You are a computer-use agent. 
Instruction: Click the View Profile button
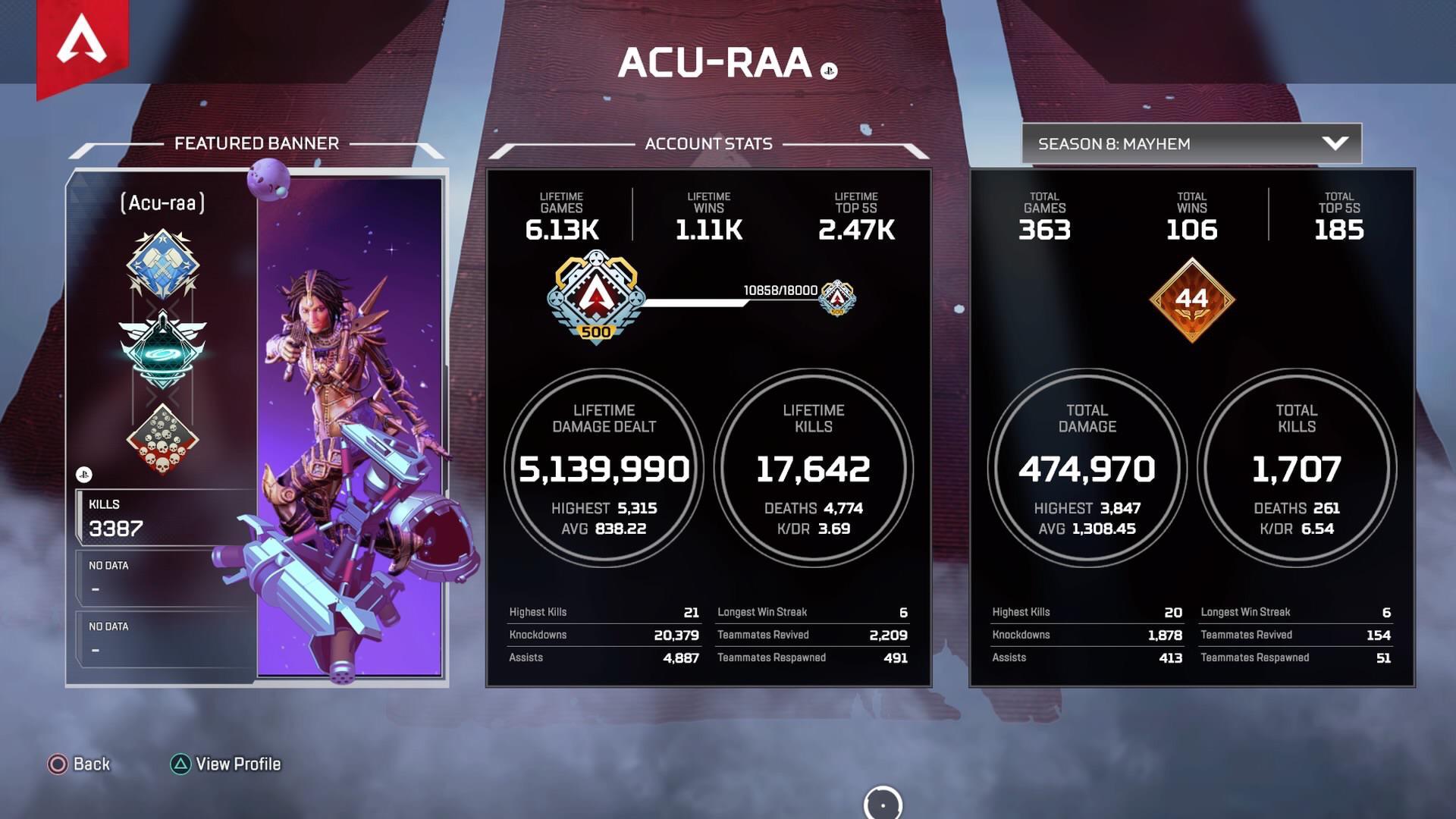226,764
